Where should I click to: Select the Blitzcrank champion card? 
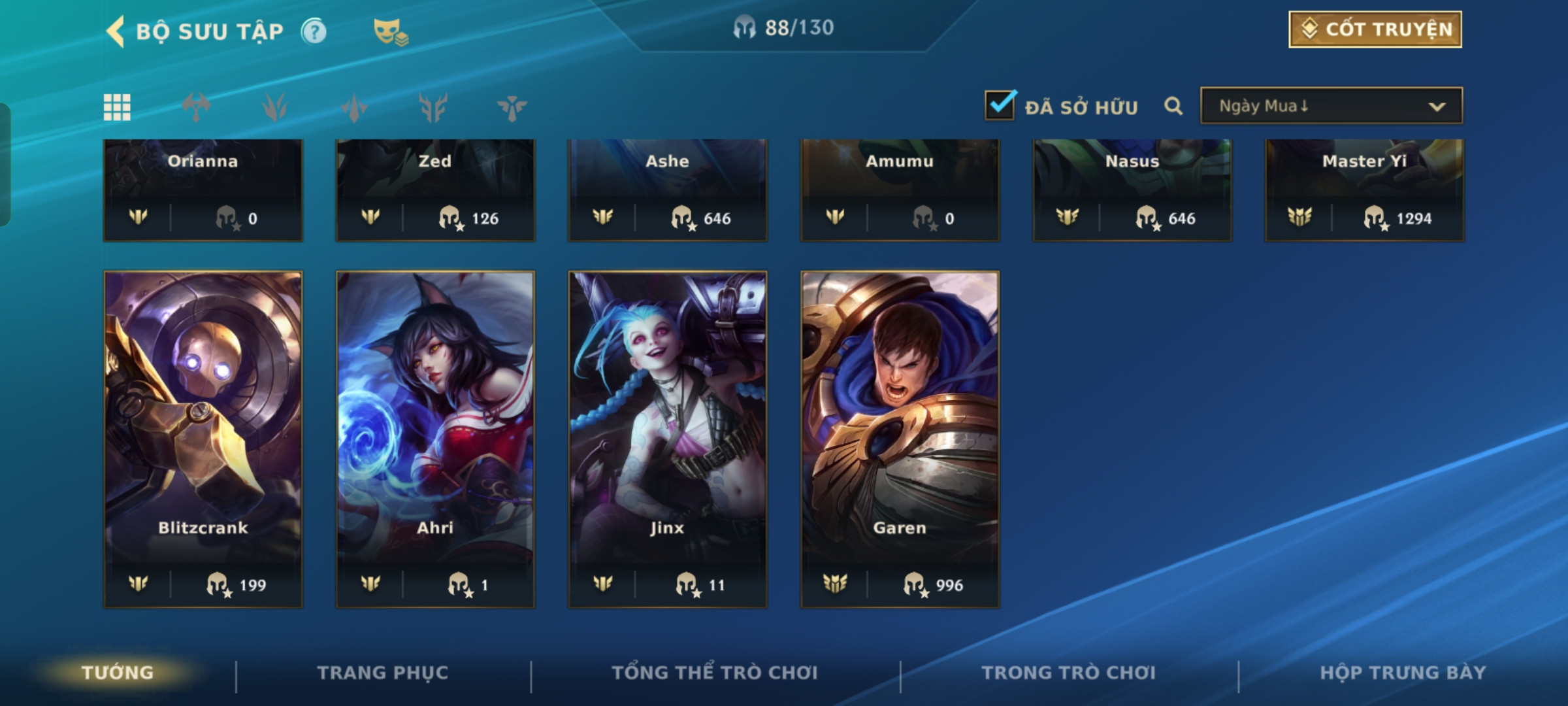click(203, 439)
